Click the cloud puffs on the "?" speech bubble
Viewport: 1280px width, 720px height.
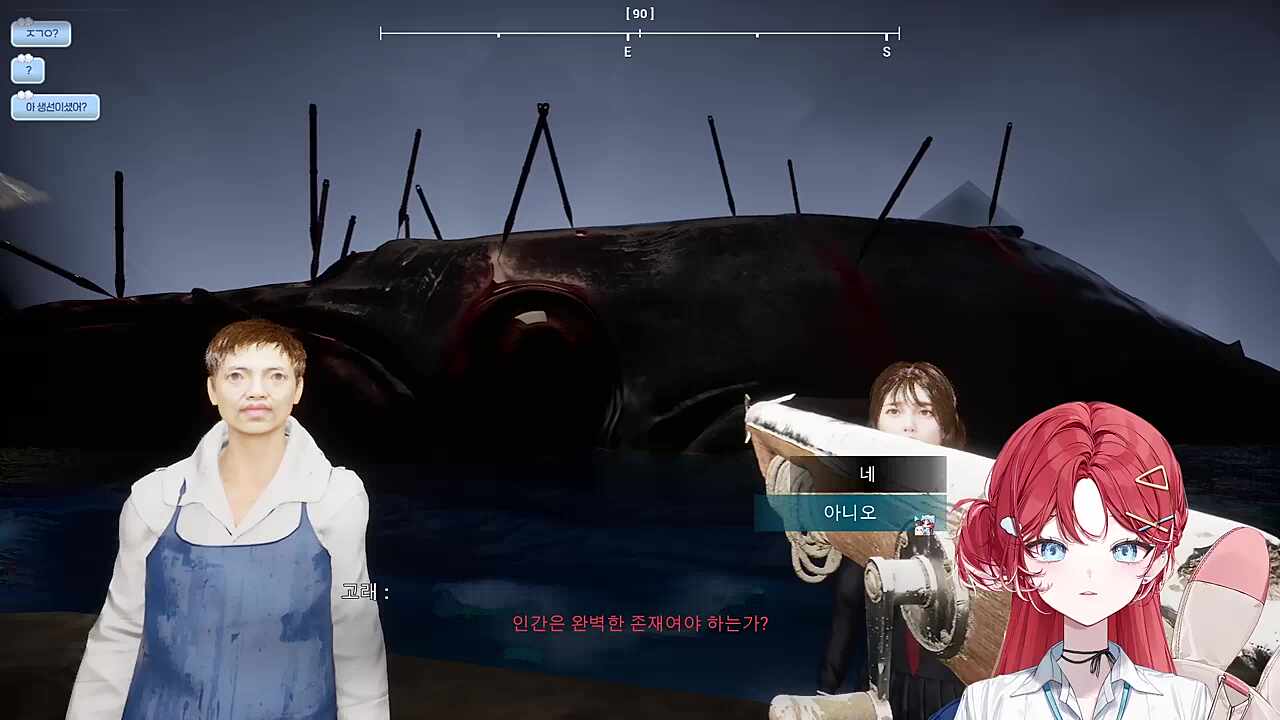(25, 58)
